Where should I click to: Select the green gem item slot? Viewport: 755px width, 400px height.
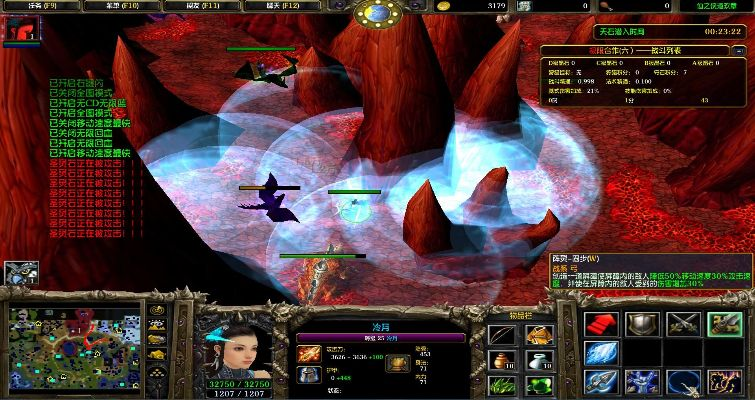[x=538, y=386]
